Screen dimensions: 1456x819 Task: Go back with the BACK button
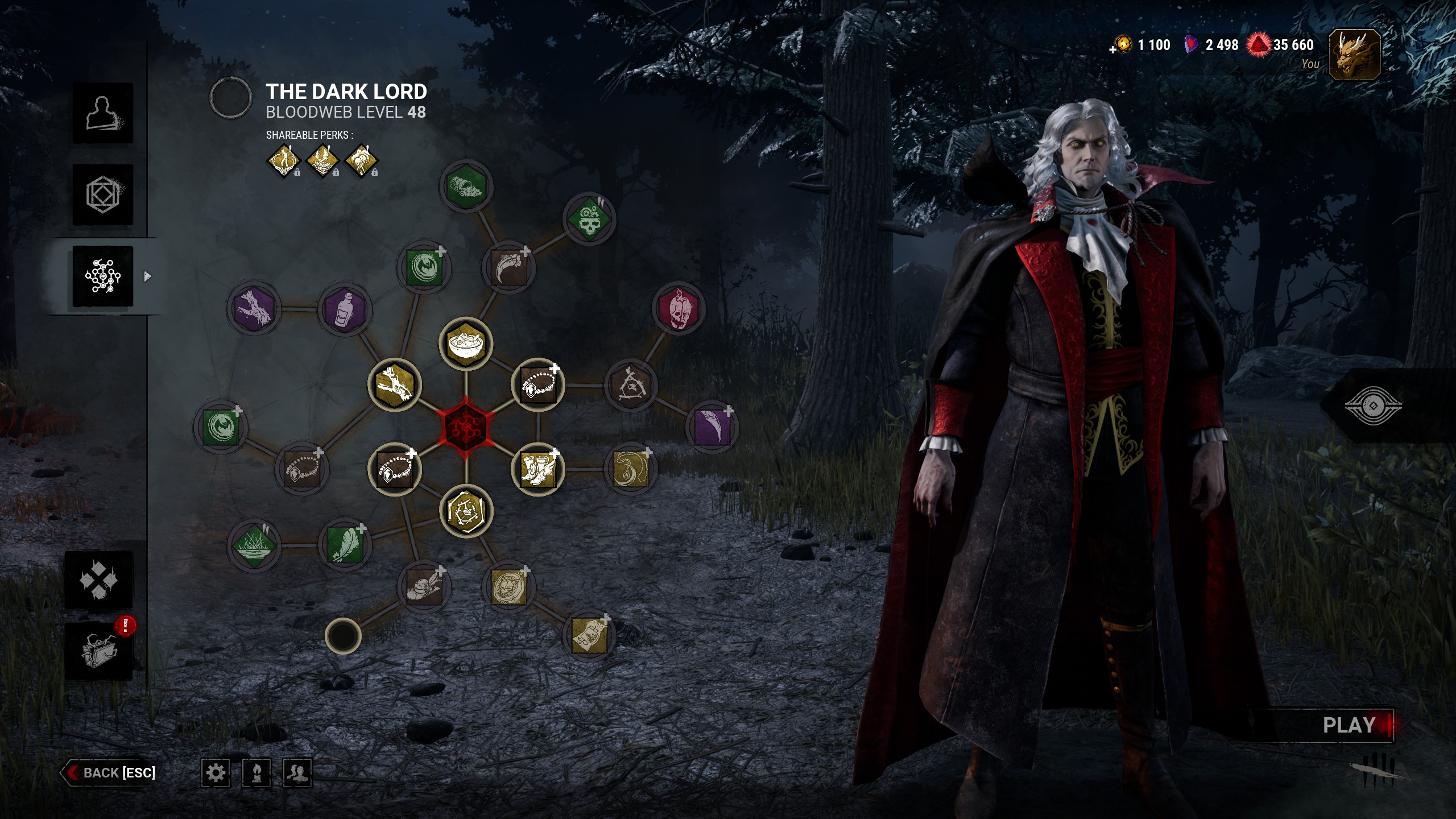(110, 772)
